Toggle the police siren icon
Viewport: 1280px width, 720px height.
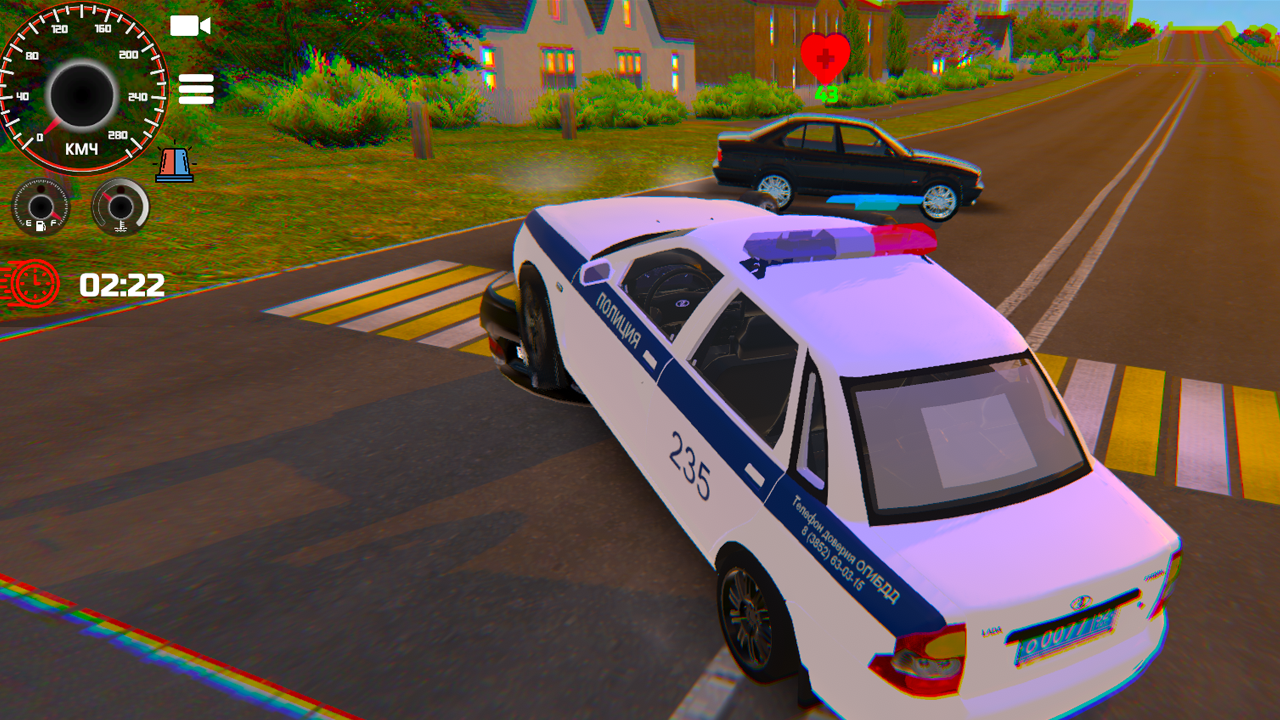click(x=175, y=160)
